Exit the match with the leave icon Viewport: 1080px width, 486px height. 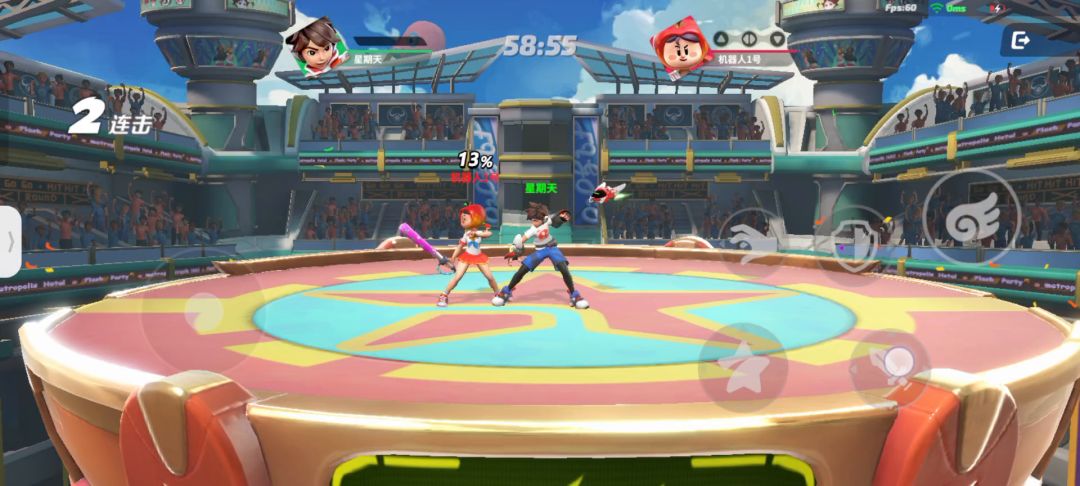coord(1020,40)
